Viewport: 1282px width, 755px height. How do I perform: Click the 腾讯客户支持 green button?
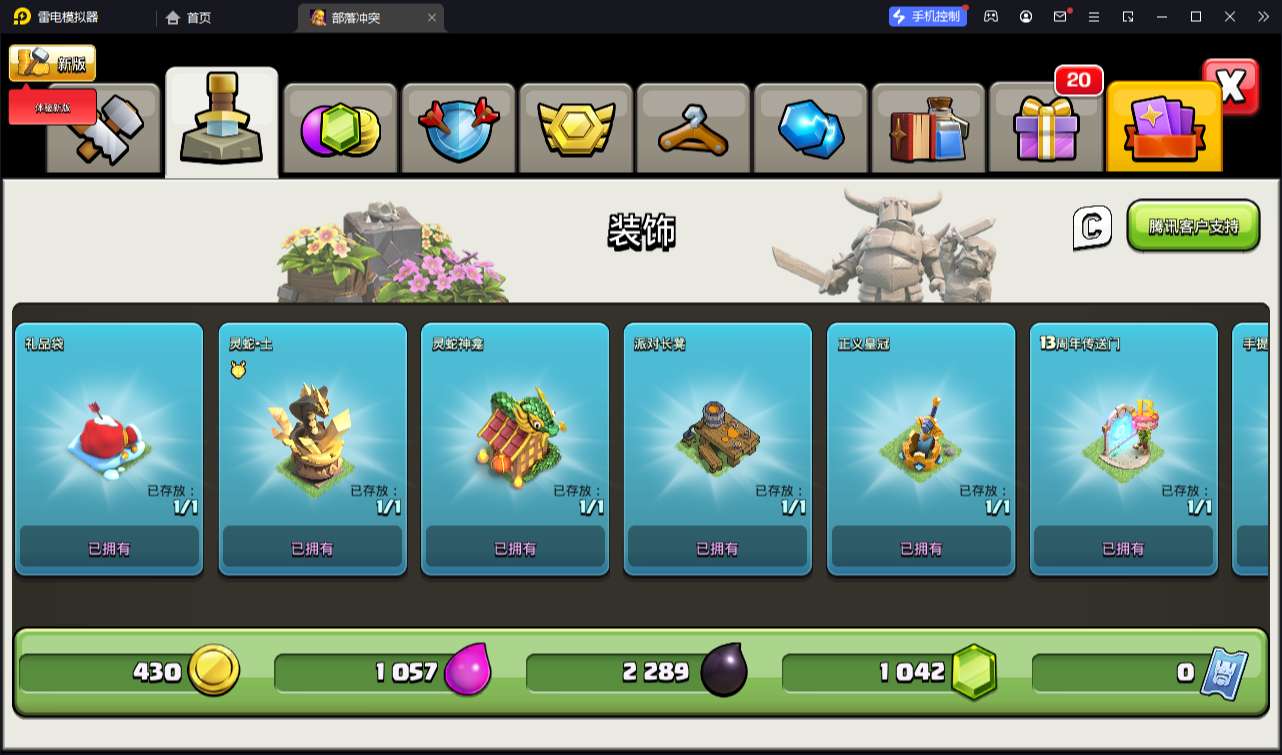[x=1193, y=226]
